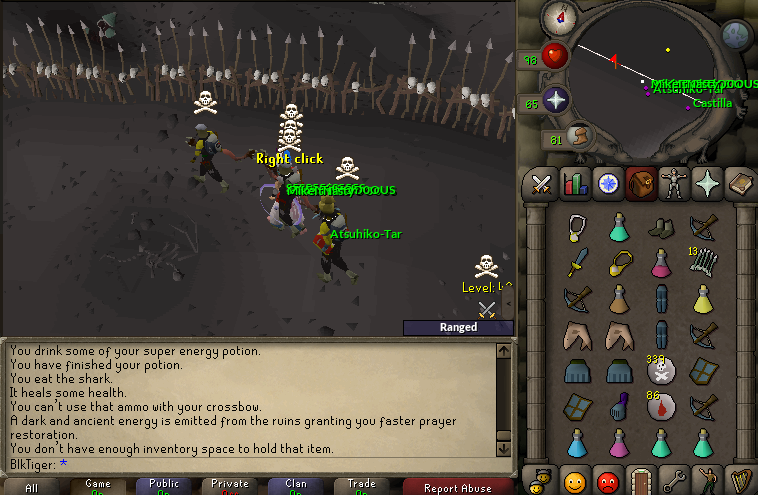Switch to the Magic spellbook tab
The image size is (758, 495).
[740, 184]
